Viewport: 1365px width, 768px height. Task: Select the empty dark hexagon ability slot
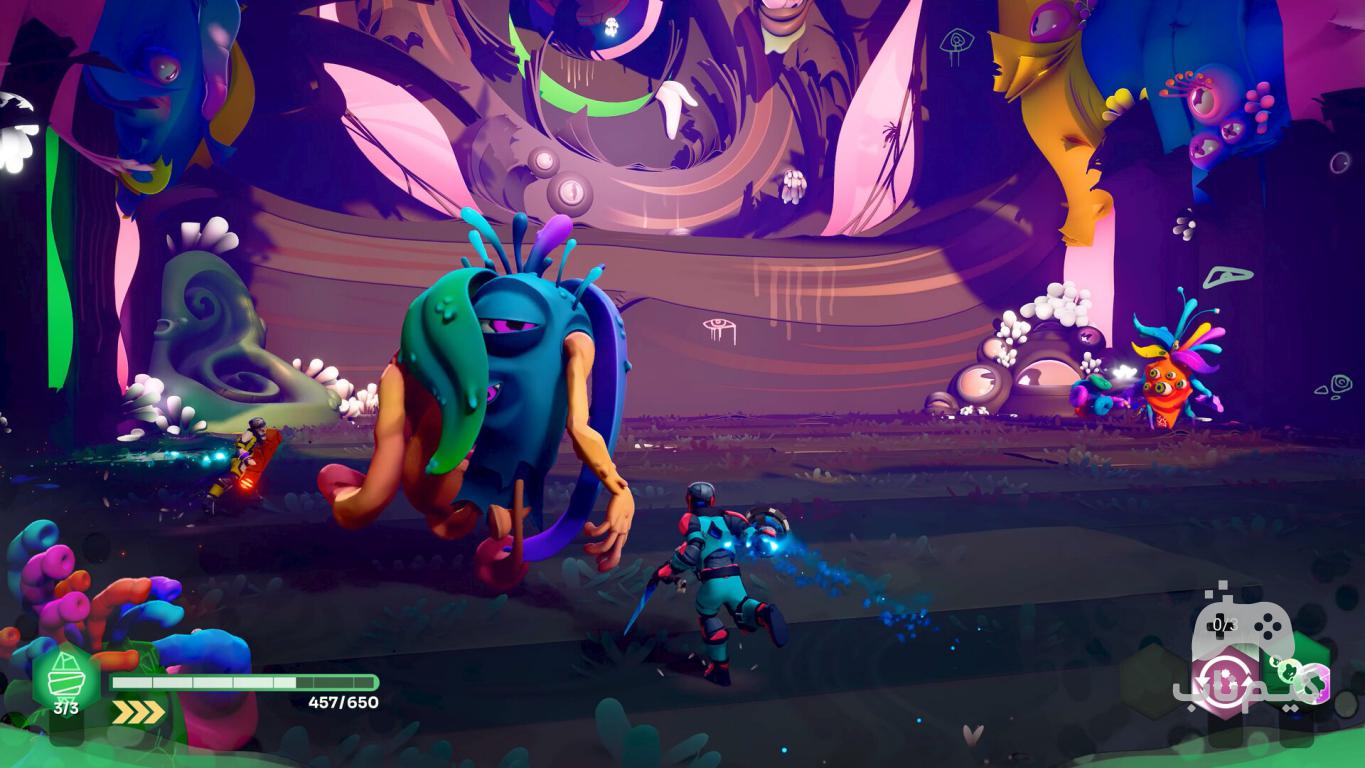coord(1152,681)
